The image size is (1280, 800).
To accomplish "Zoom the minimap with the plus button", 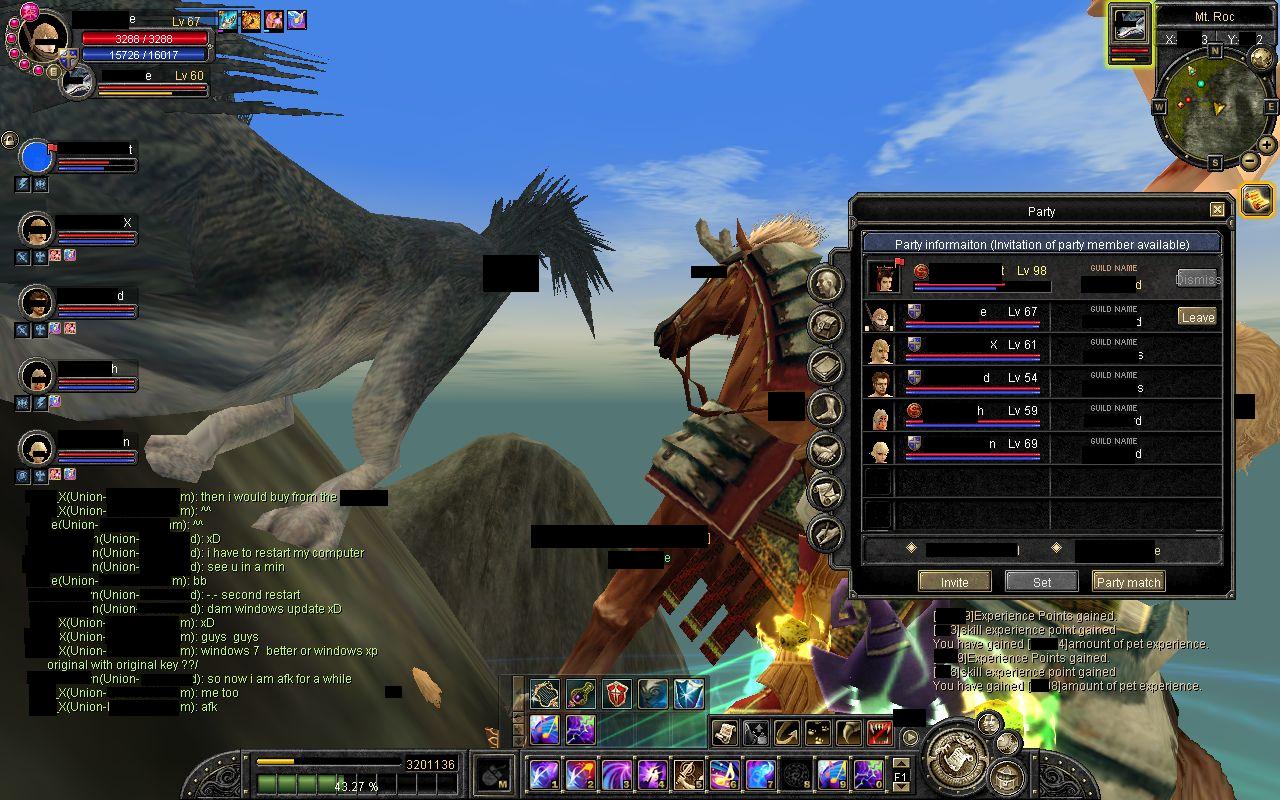I will point(1267,145).
